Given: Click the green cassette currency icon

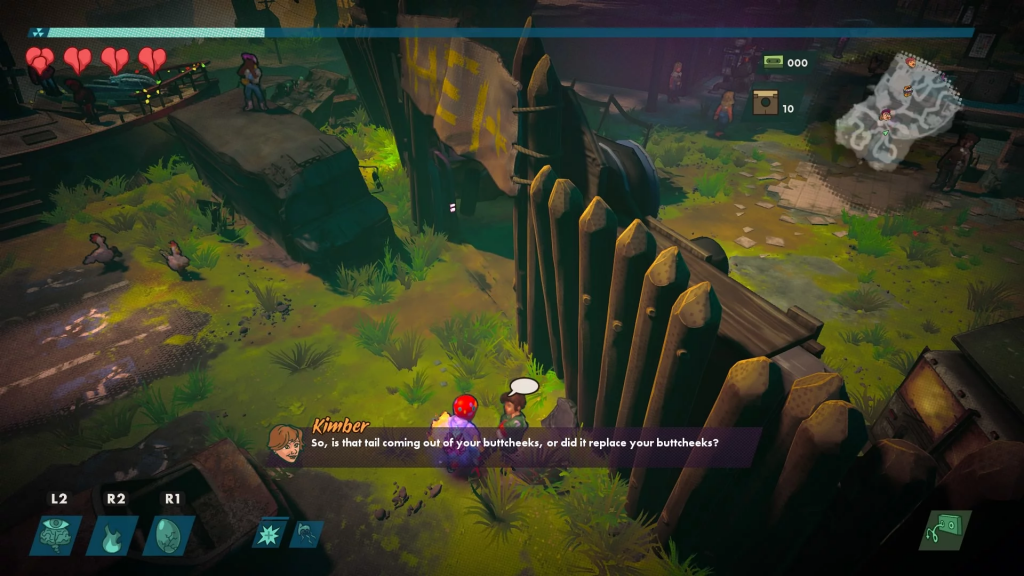Looking at the screenshot, I should 771,62.
